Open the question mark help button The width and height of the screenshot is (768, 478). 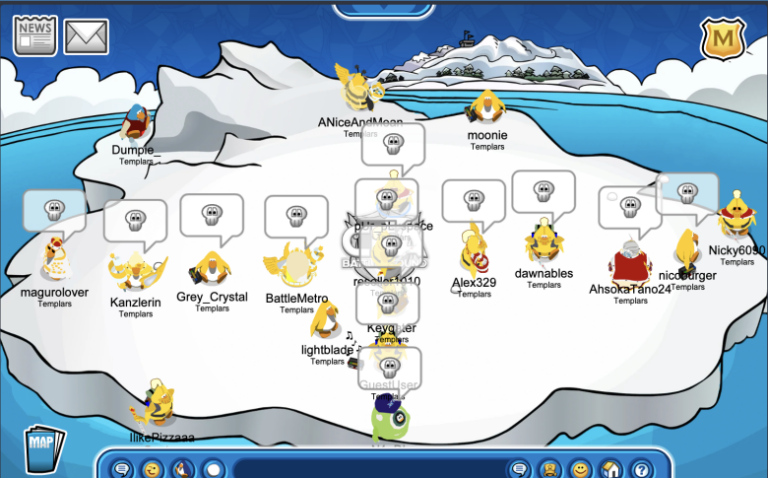pos(641,469)
